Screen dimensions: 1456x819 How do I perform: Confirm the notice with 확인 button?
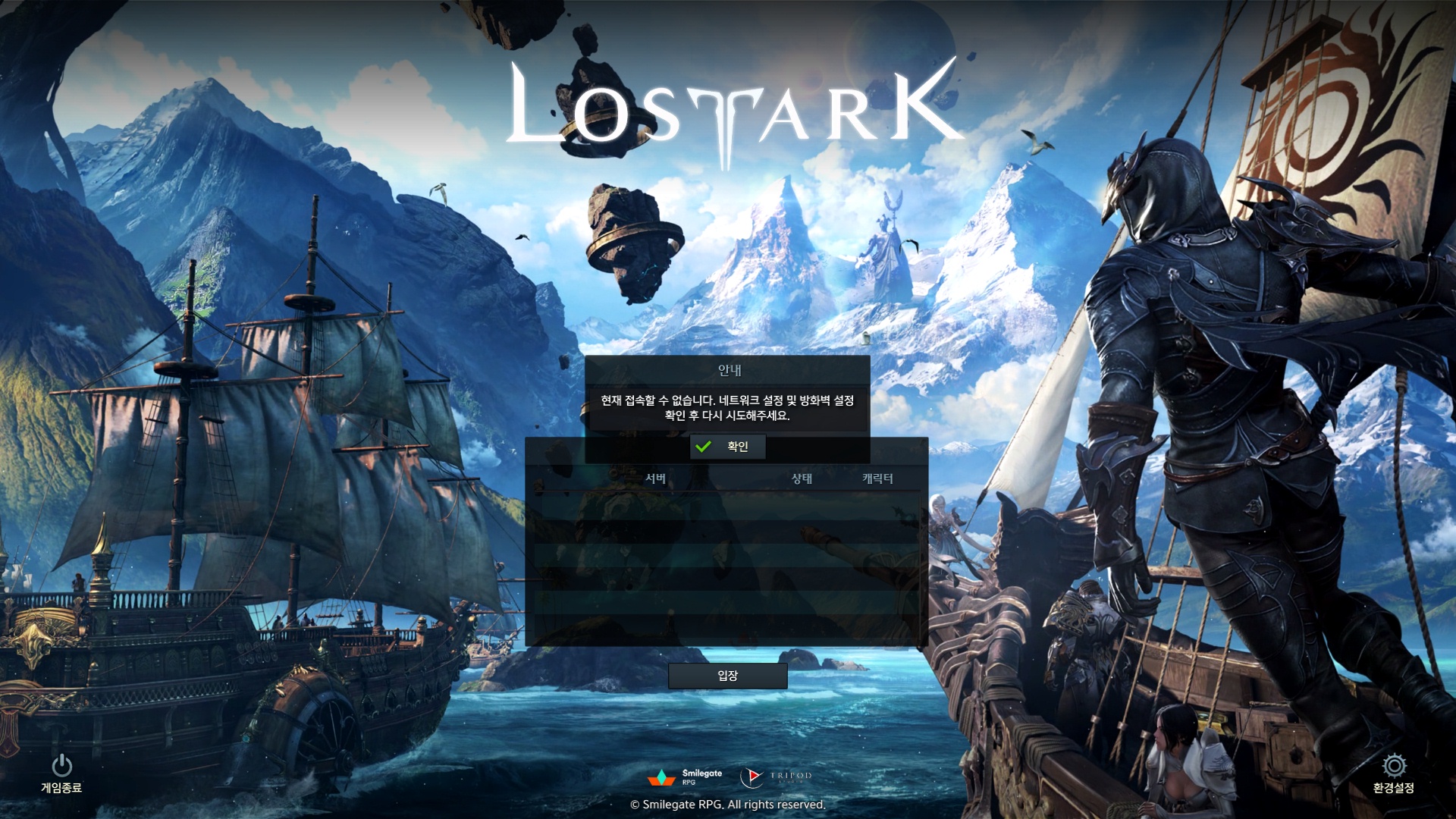tap(727, 447)
